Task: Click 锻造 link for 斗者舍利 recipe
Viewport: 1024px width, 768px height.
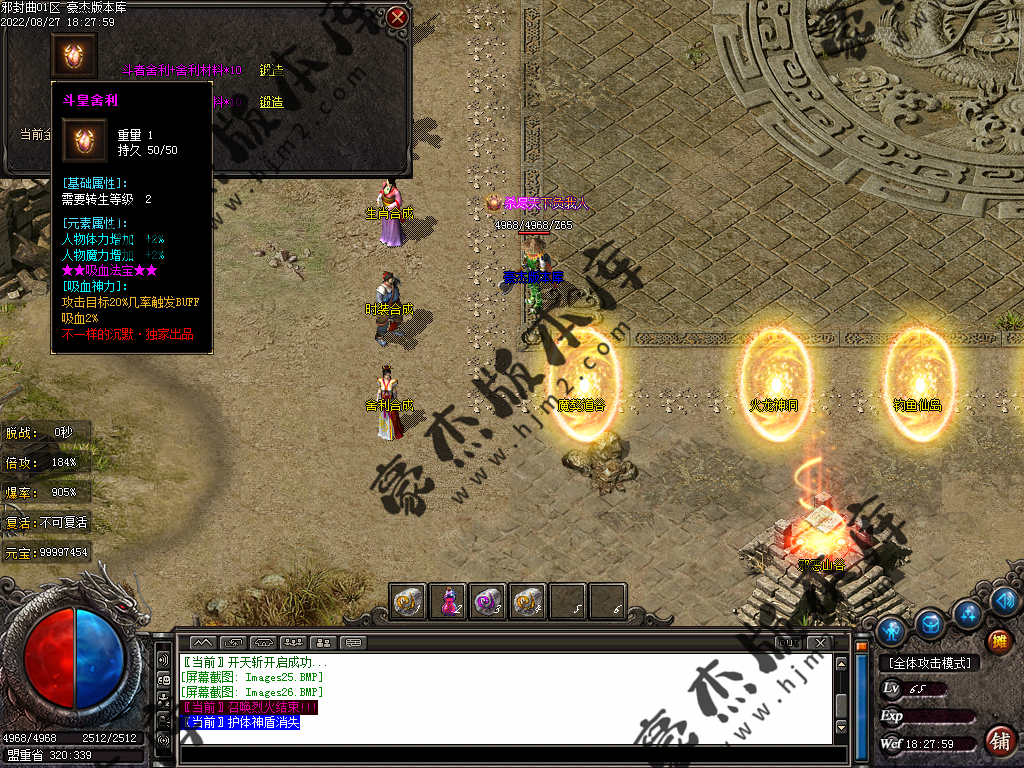Action: tap(271, 70)
